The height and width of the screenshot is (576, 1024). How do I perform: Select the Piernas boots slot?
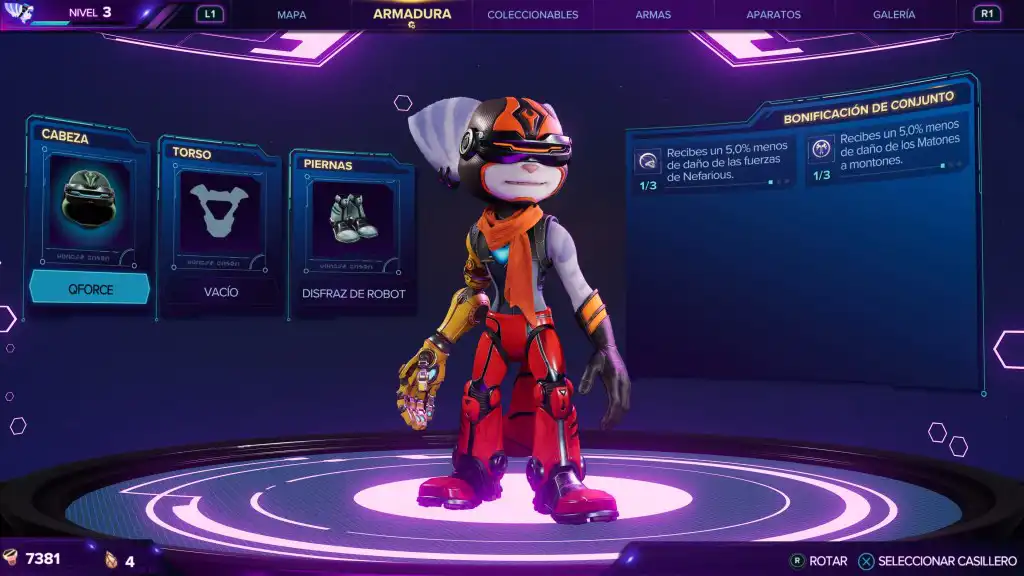click(x=352, y=218)
